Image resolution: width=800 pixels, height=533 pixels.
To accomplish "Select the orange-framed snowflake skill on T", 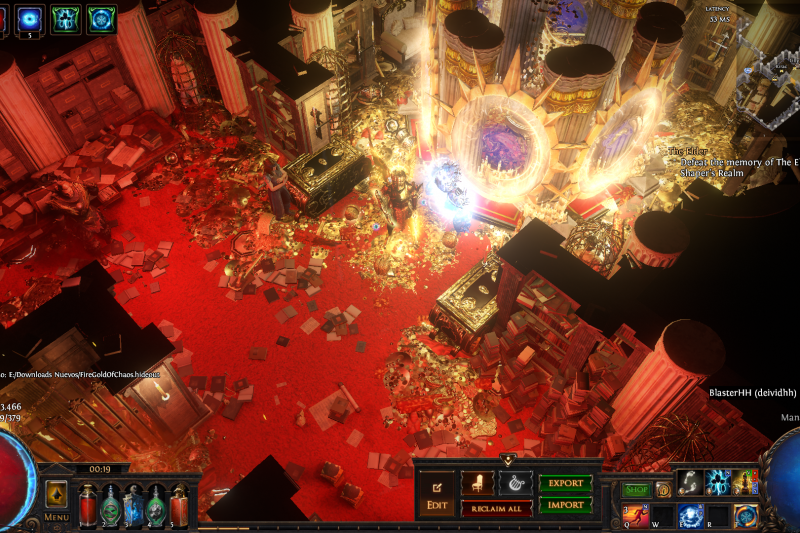I will [x=746, y=515].
